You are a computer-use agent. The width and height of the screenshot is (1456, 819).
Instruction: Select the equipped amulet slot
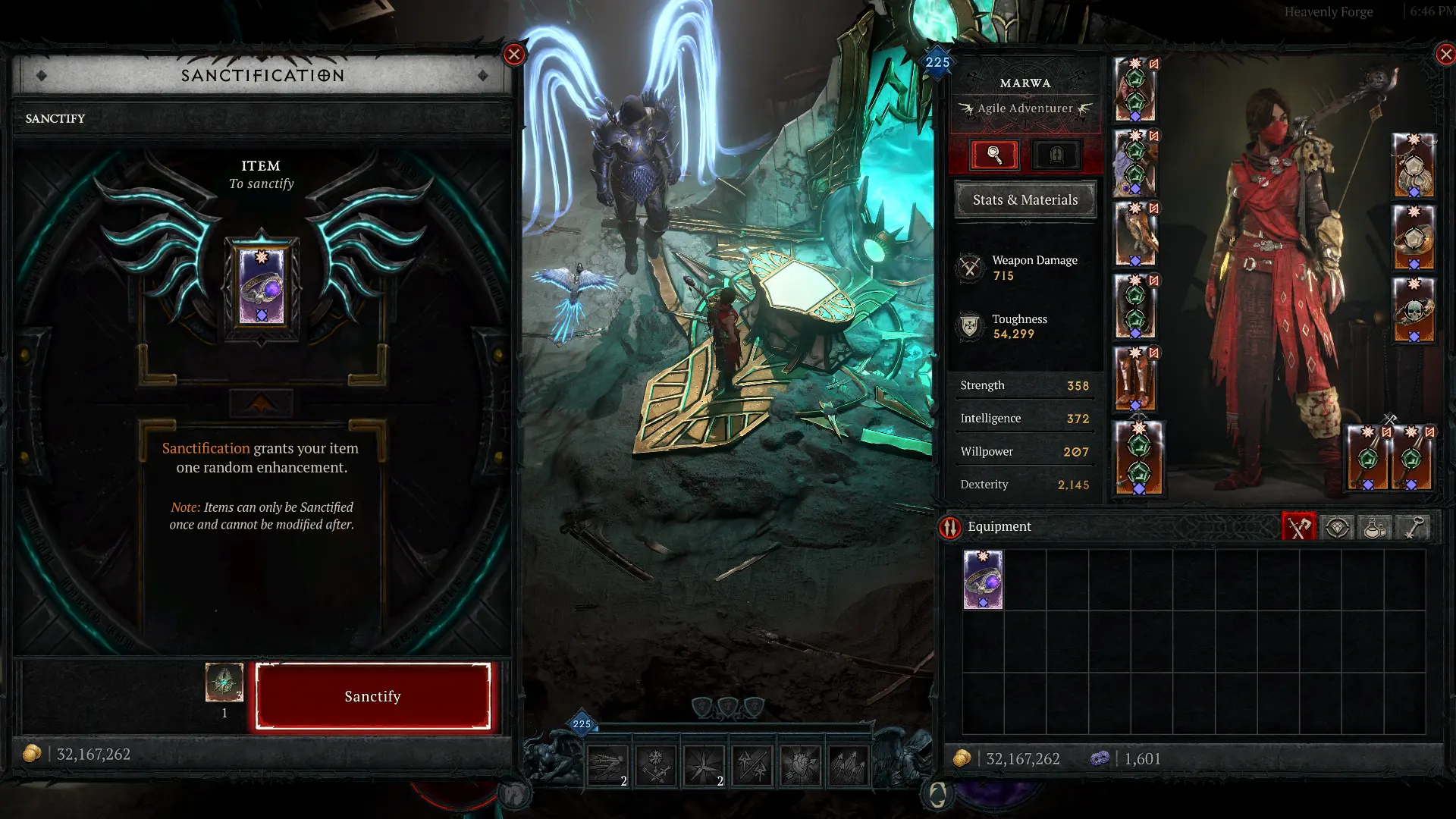1414,166
